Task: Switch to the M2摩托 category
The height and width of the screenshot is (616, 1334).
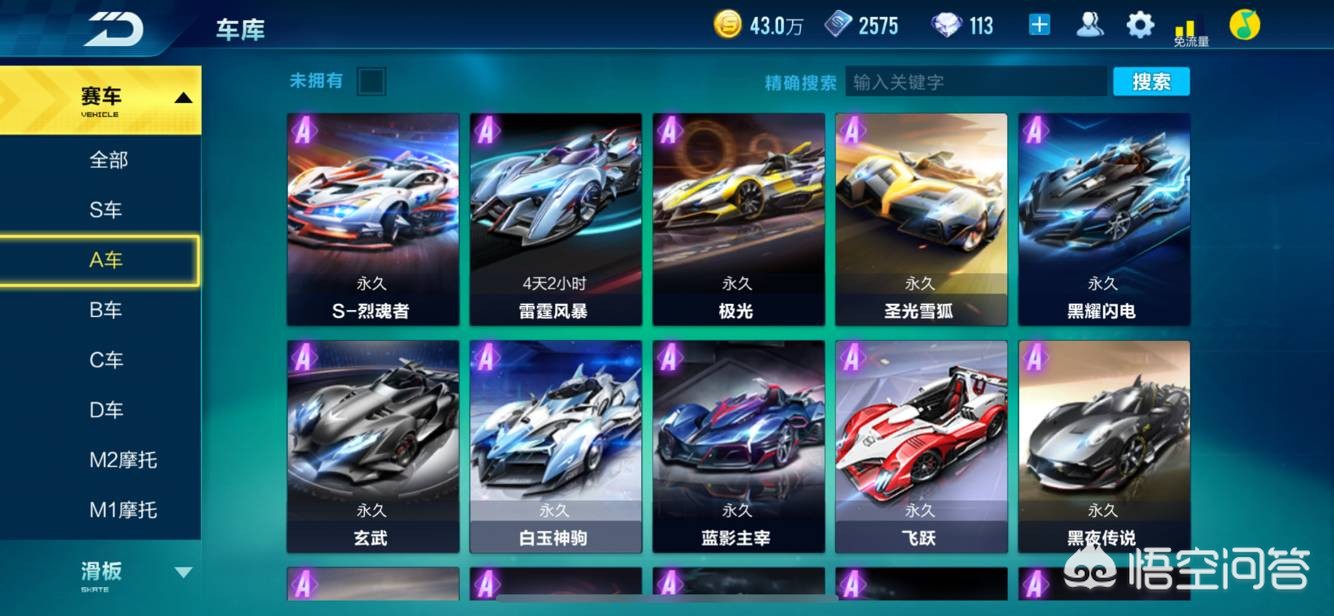Action: coord(123,460)
